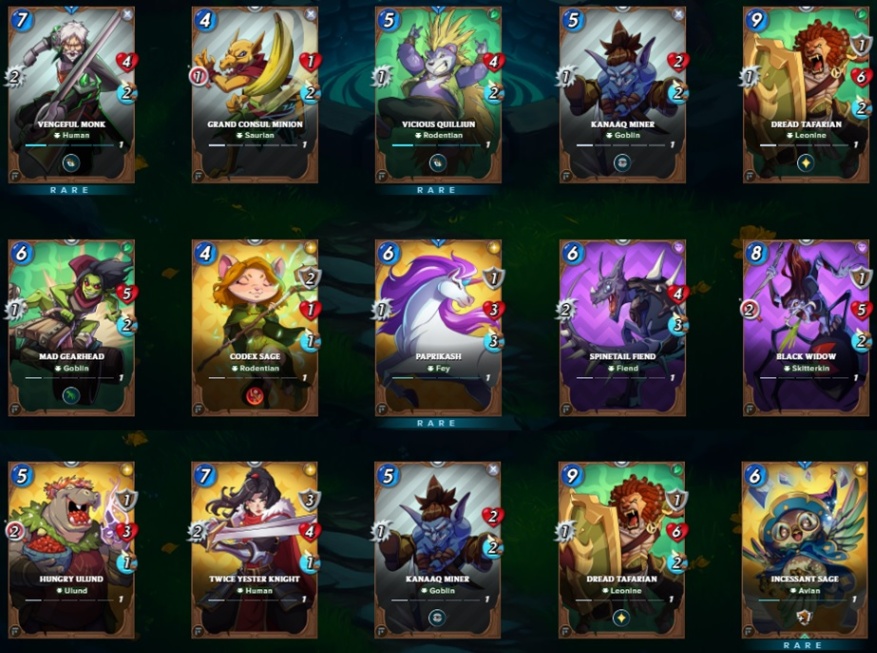Viewport: 877px width, 653px height.
Task: Select the Vengeful Monk card
Action: 71,95
